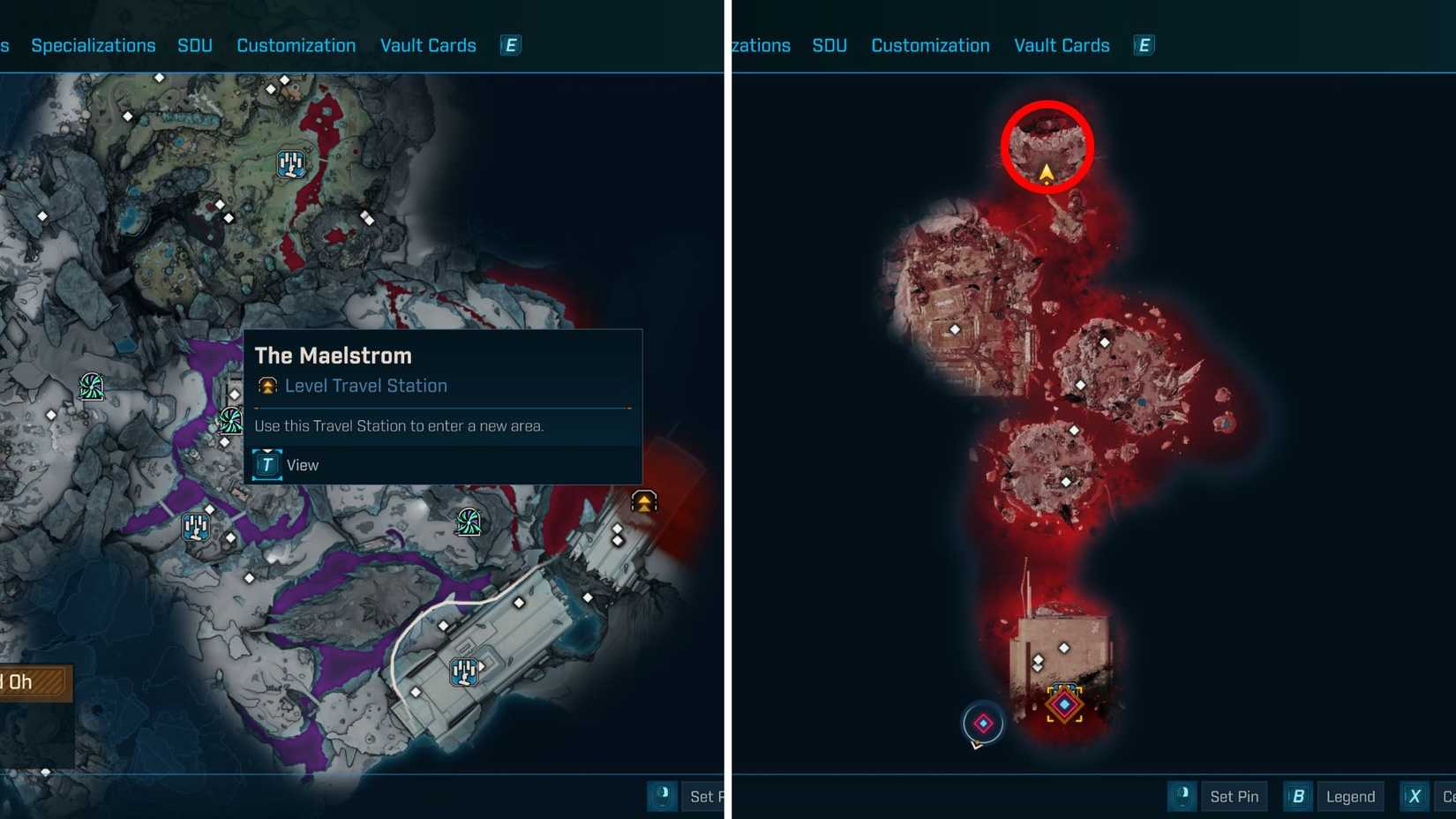The image size is (1456, 819).
Task: Click the T key icon in the View prompt
Action: [x=266, y=465]
